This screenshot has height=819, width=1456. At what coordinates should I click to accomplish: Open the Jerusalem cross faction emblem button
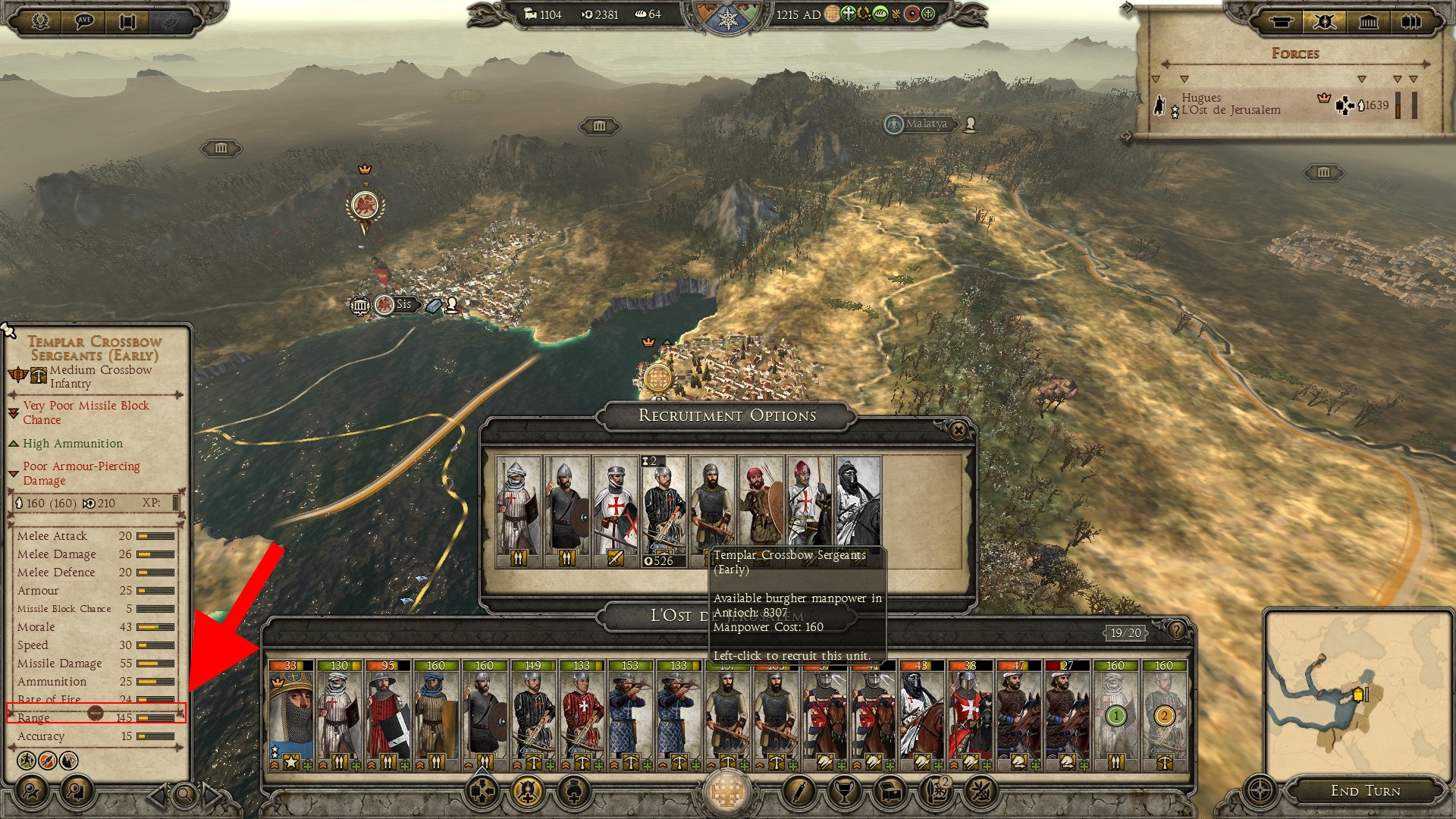coord(726,792)
